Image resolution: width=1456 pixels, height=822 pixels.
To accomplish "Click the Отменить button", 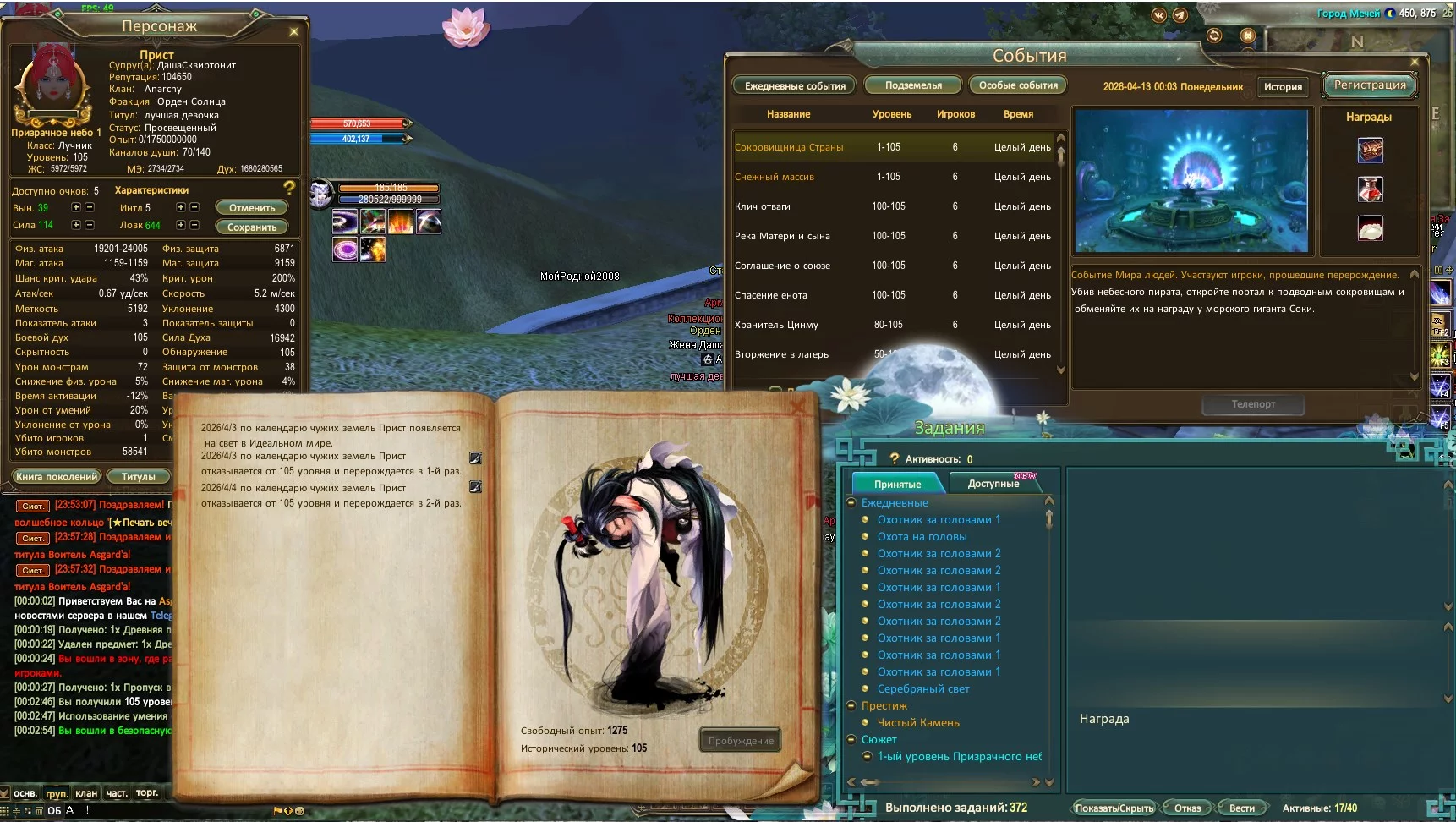I will 252,208.
